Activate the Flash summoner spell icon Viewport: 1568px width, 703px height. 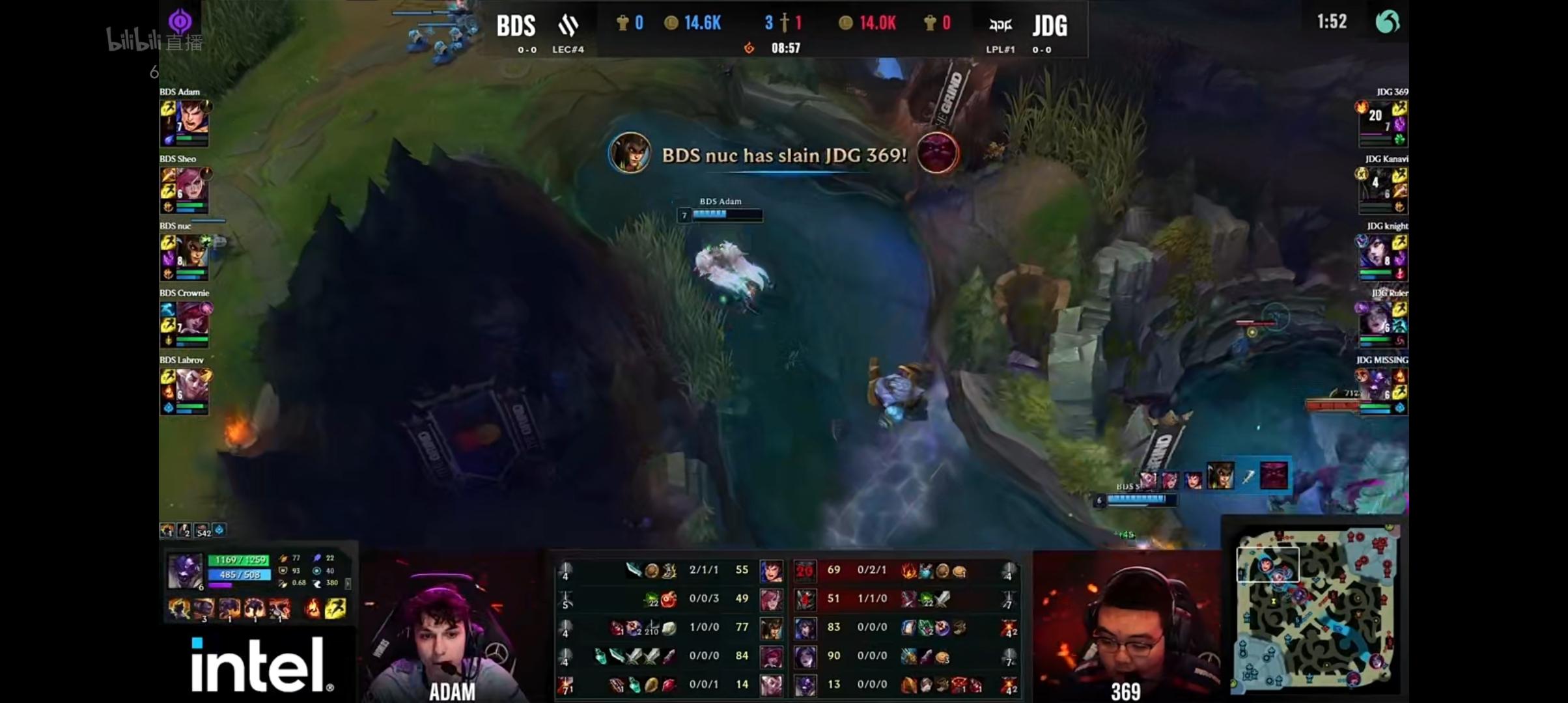(x=335, y=609)
